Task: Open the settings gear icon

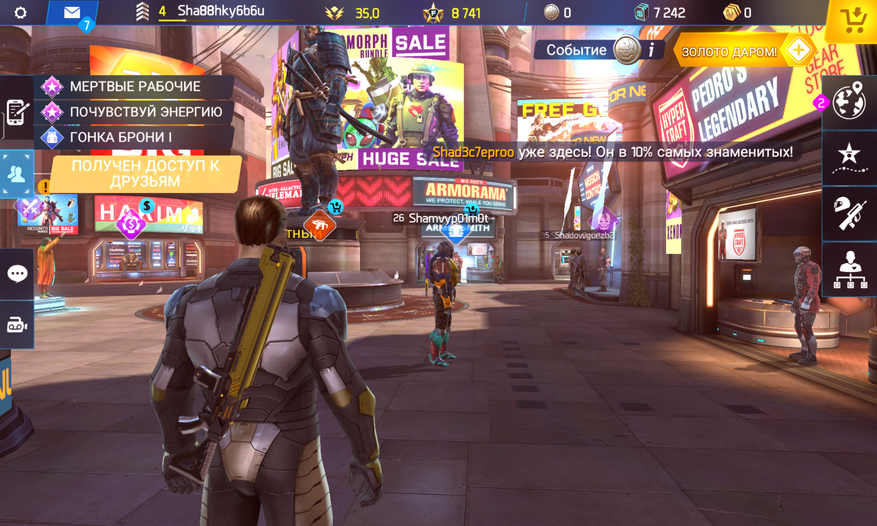Action: [20, 13]
